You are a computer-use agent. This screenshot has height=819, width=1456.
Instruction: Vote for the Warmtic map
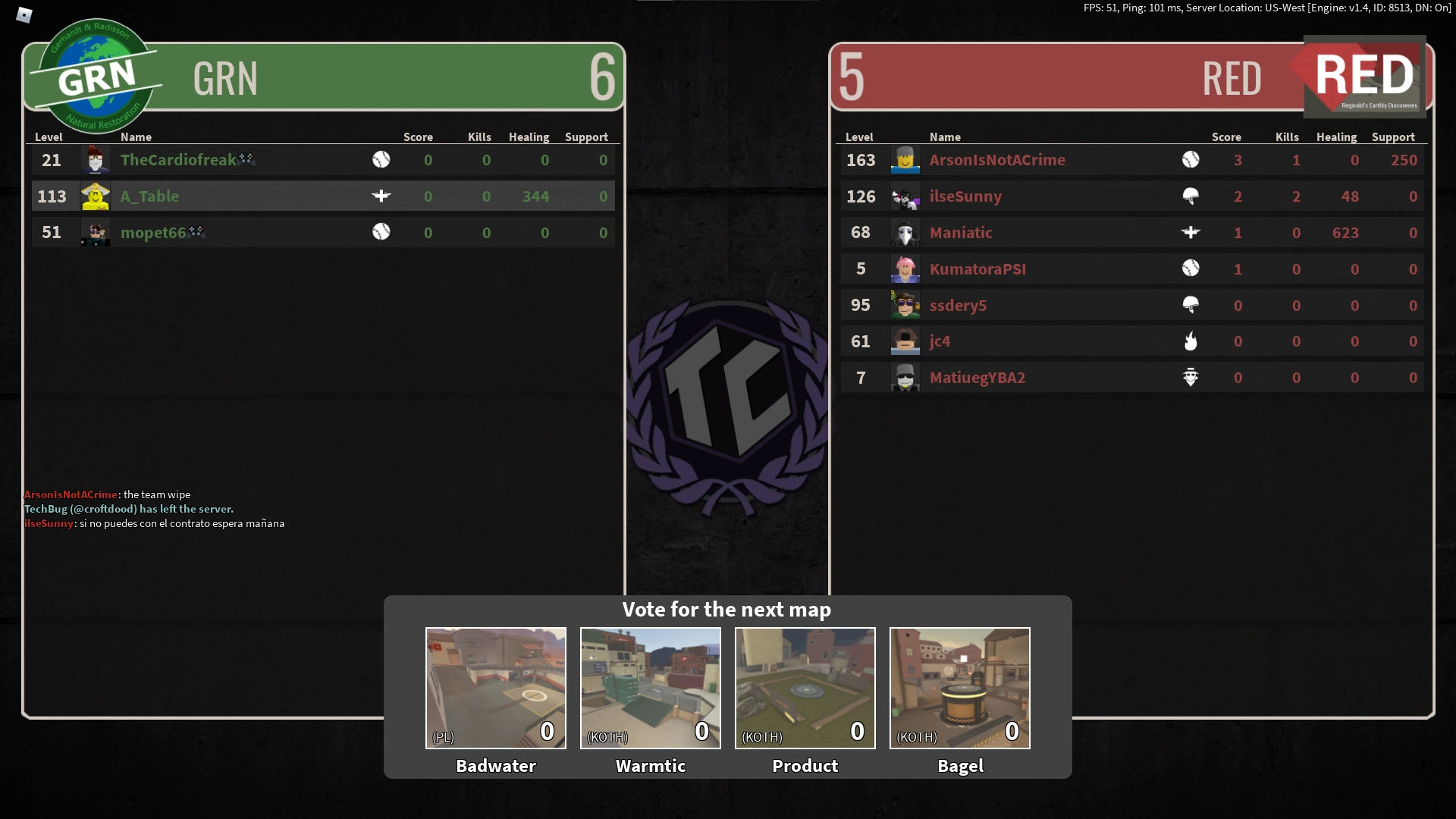650,688
